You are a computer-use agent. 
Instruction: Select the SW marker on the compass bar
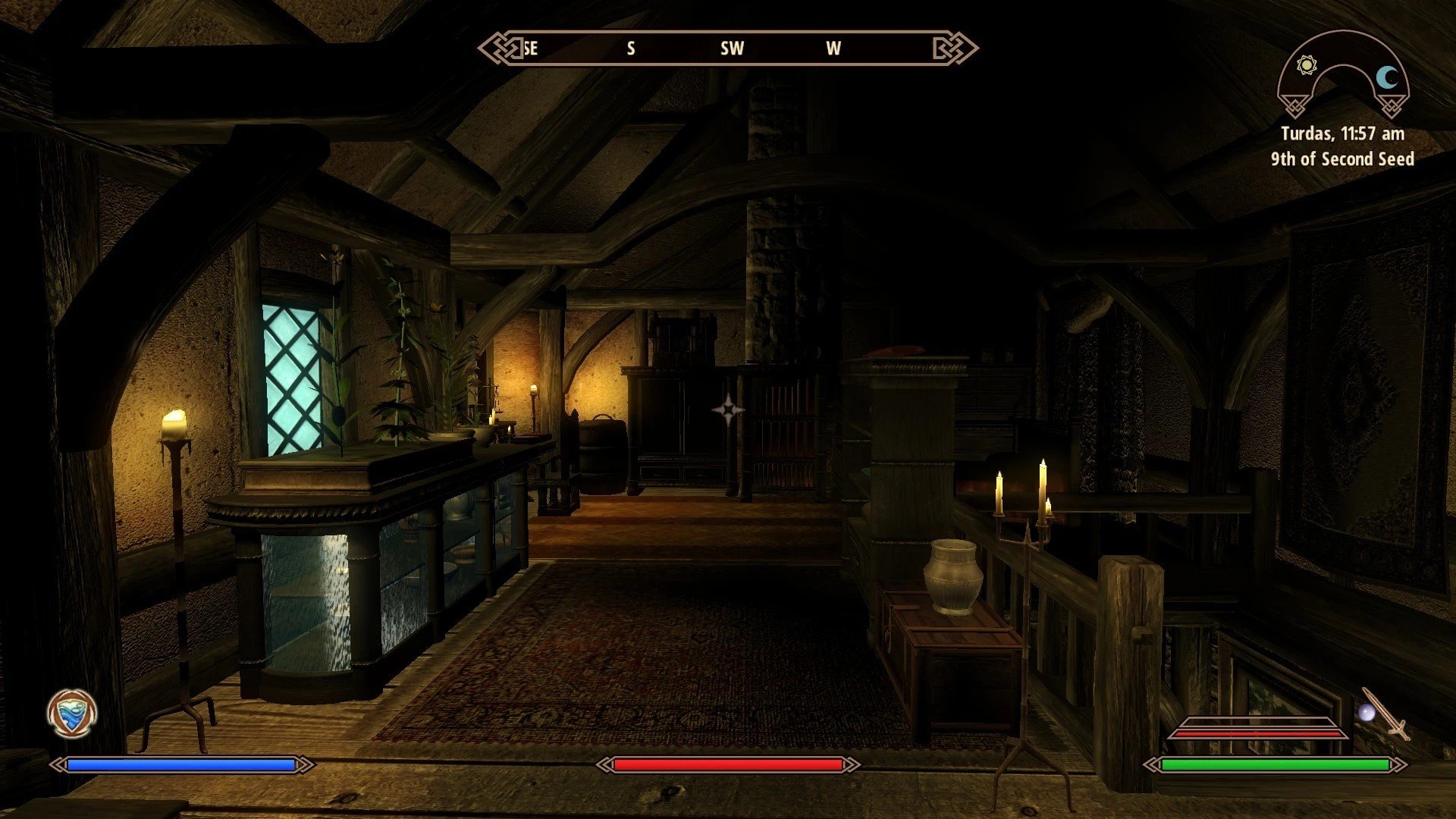pos(732,49)
